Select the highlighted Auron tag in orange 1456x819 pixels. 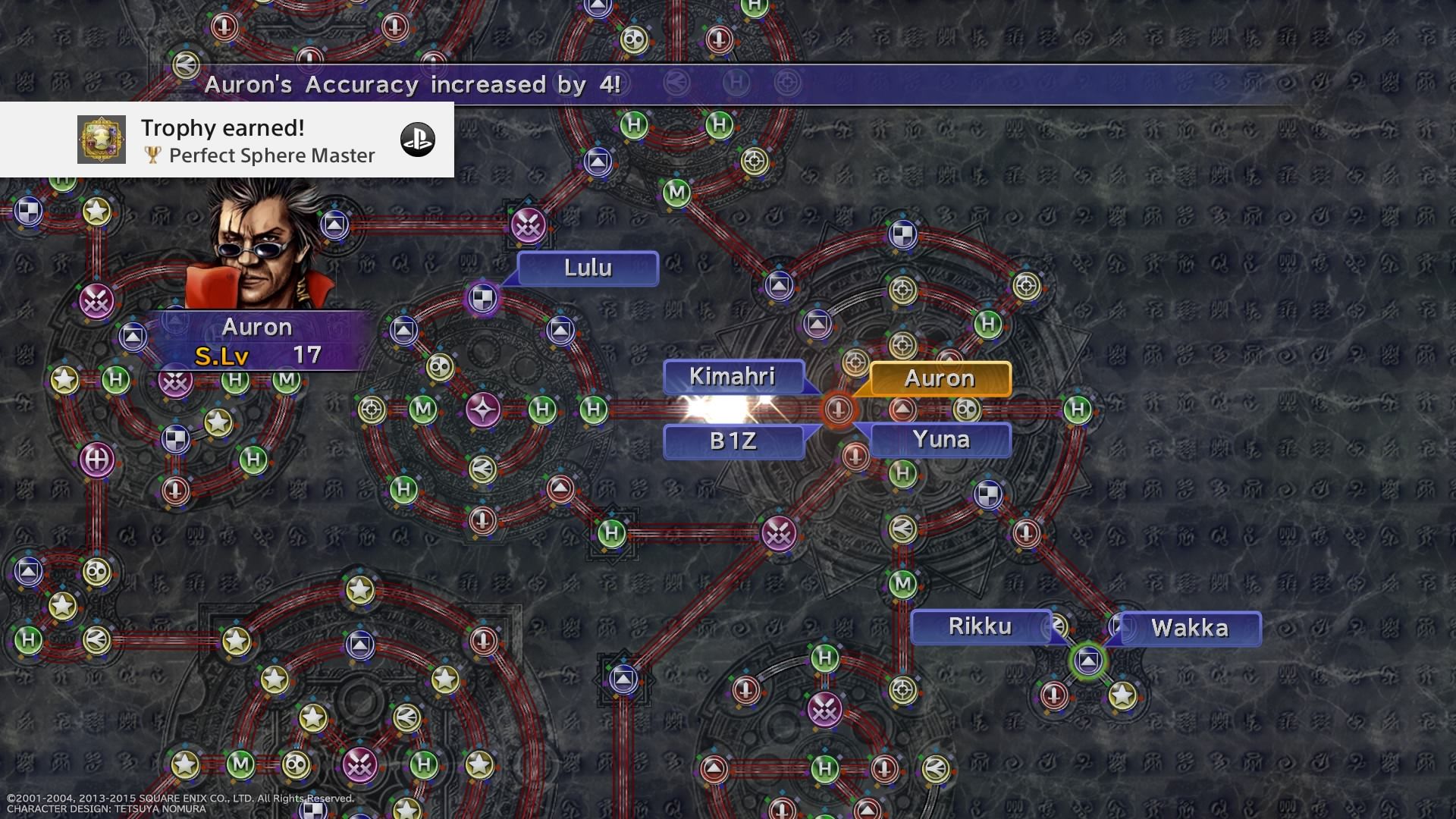(x=939, y=378)
